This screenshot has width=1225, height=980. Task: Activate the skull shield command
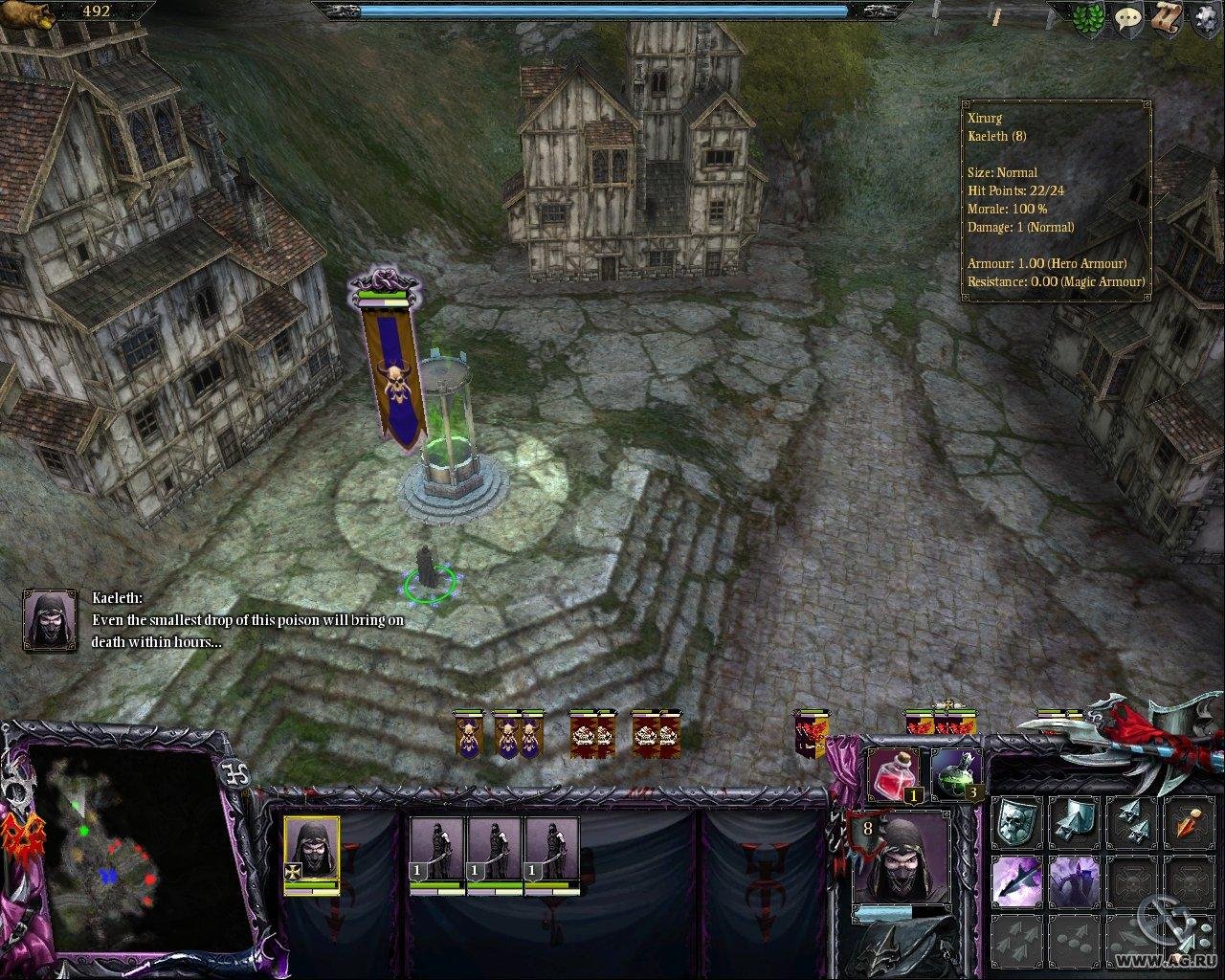(1016, 821)
